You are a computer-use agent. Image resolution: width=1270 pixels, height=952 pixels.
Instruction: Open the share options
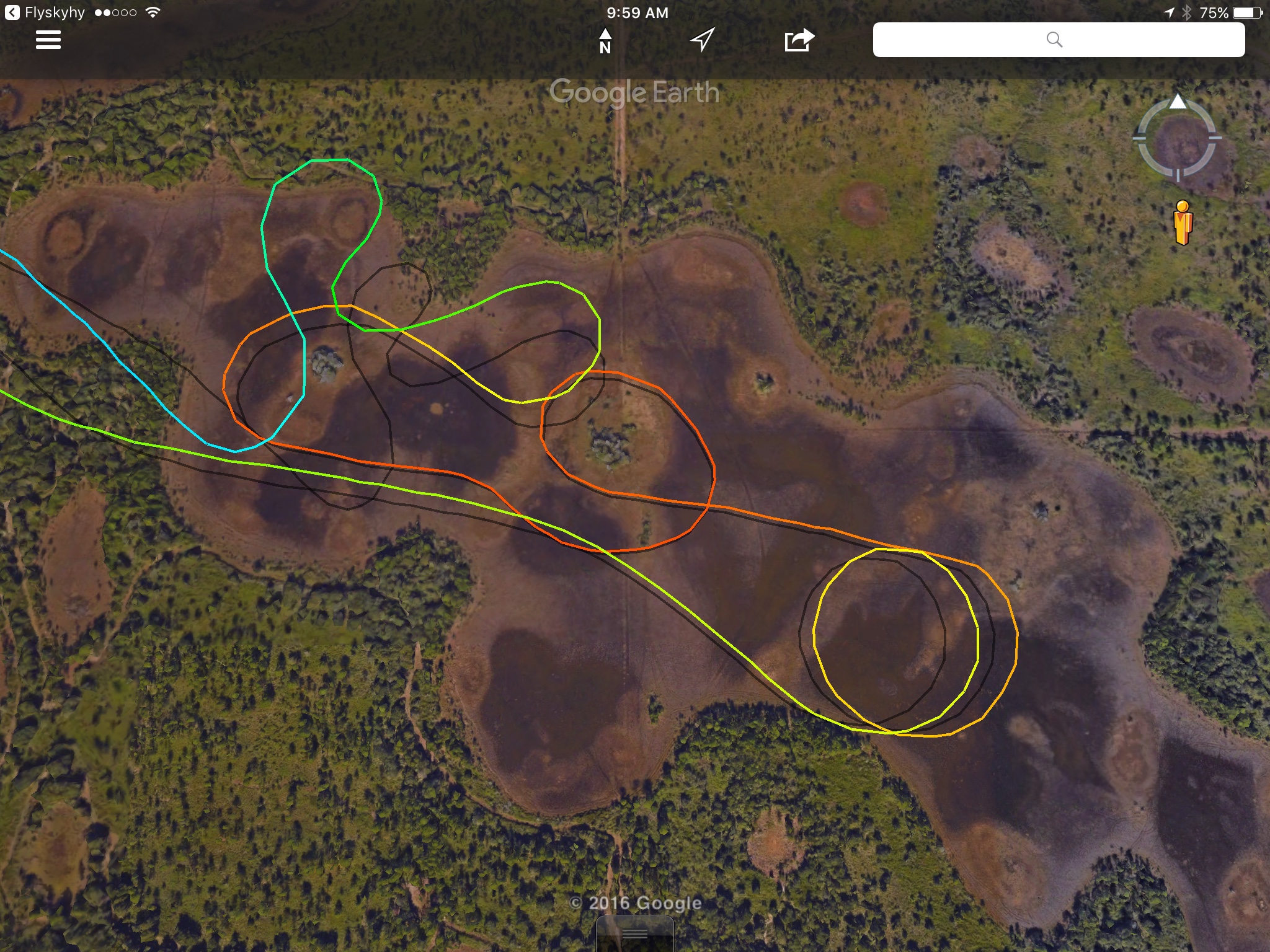tap(799, 40)
